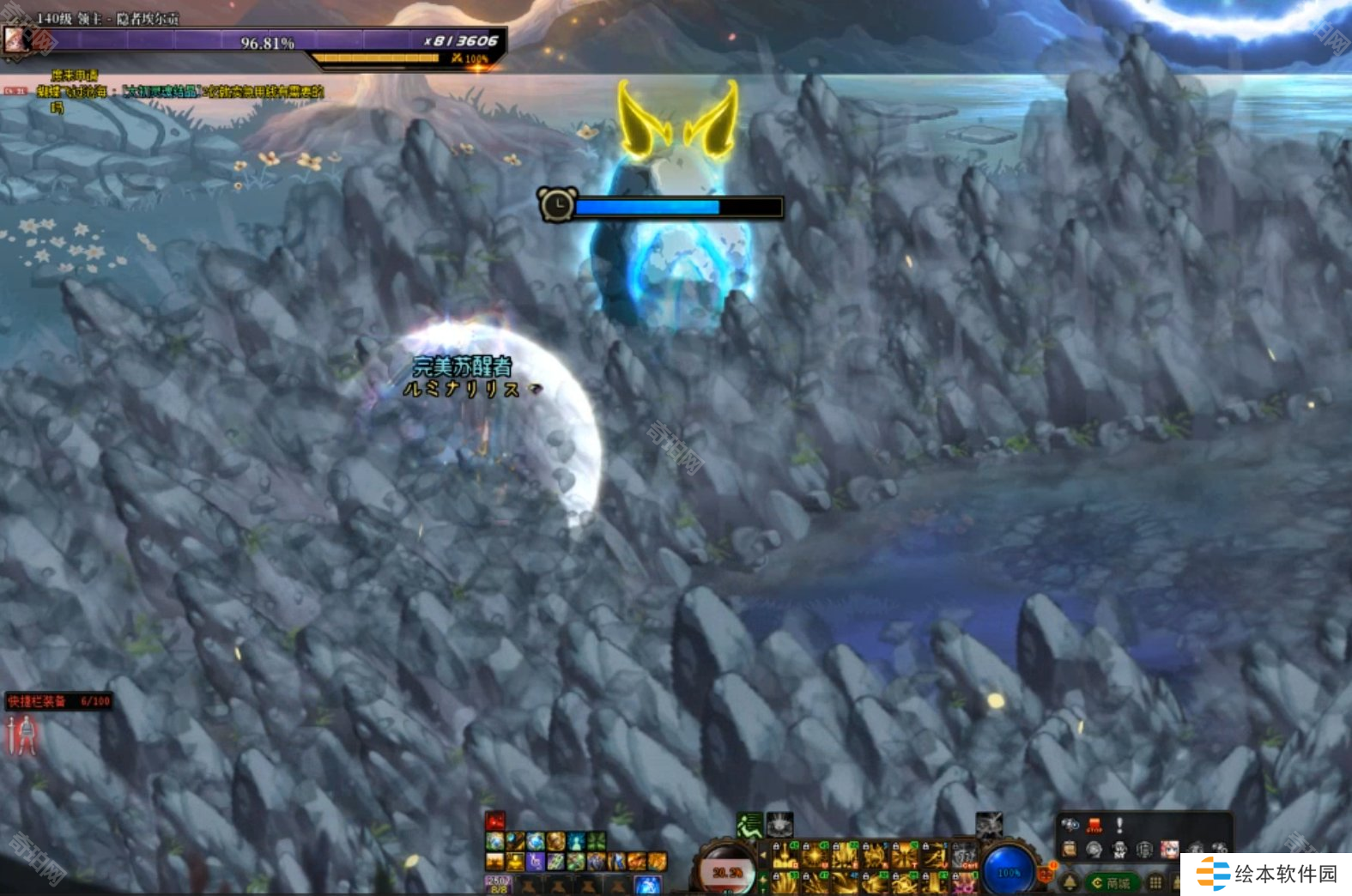This screenshot has width=1352, height=896.
Task: Use the blue glowing figure quickslot skill
Action: coord(647,884)
